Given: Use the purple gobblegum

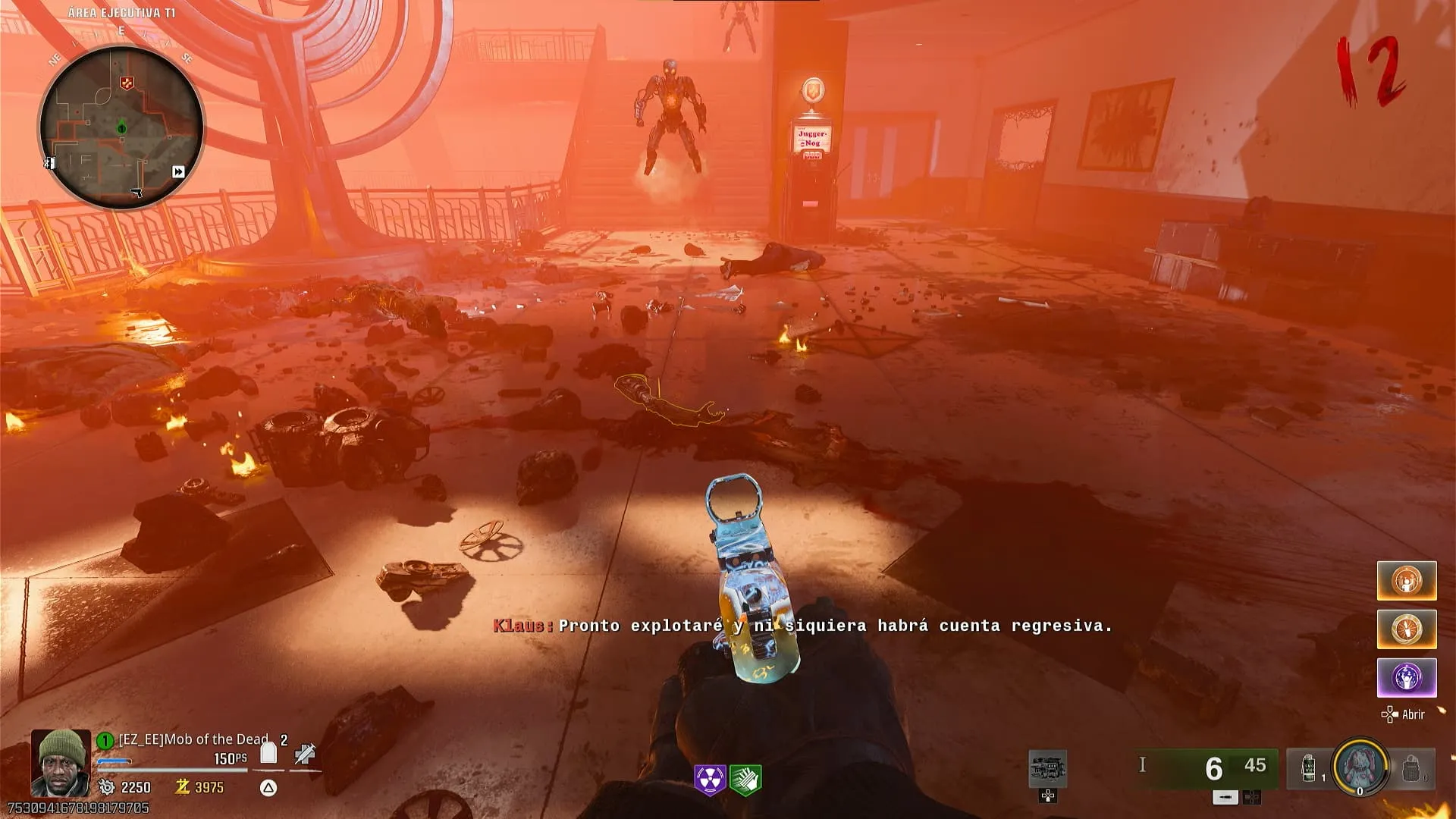Looking at the screenshot, I should click(1407, 677).
